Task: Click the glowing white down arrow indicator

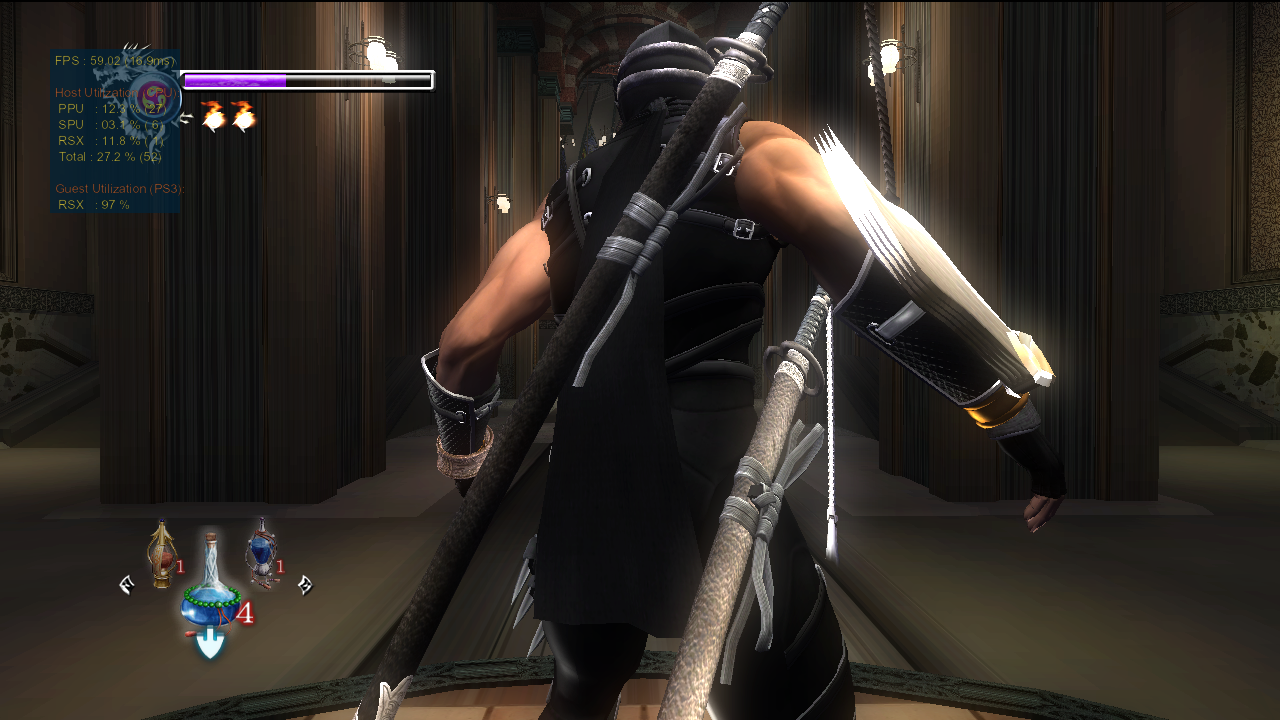Action: tap(209, 642)
